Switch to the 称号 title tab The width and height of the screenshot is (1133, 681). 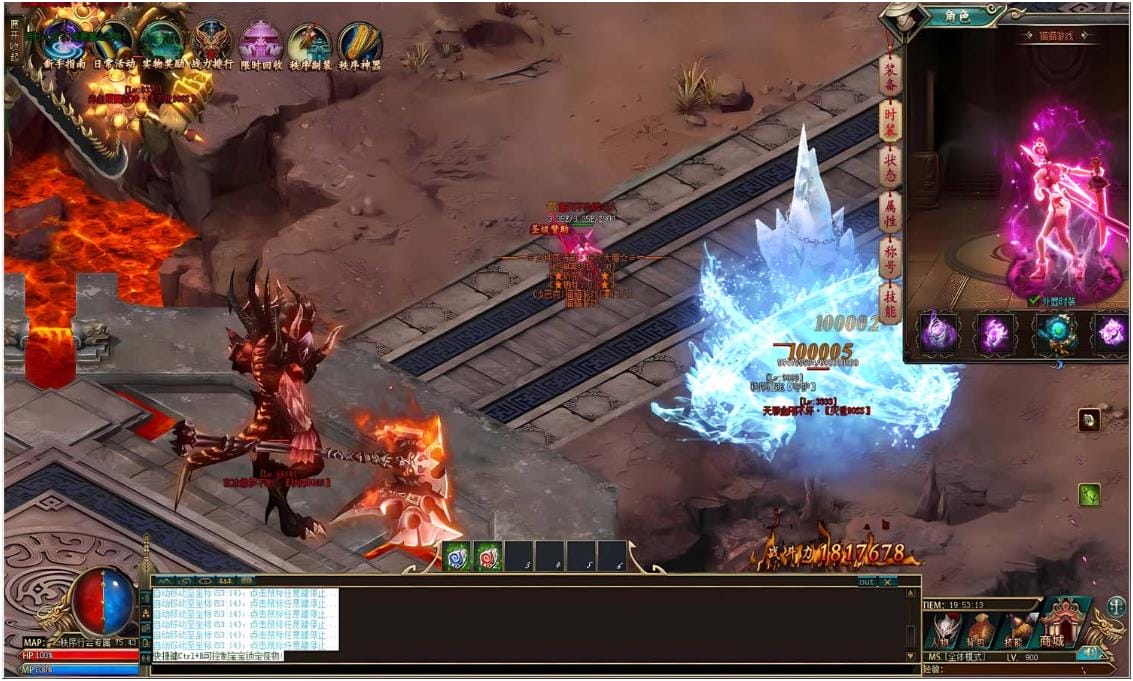890,258
